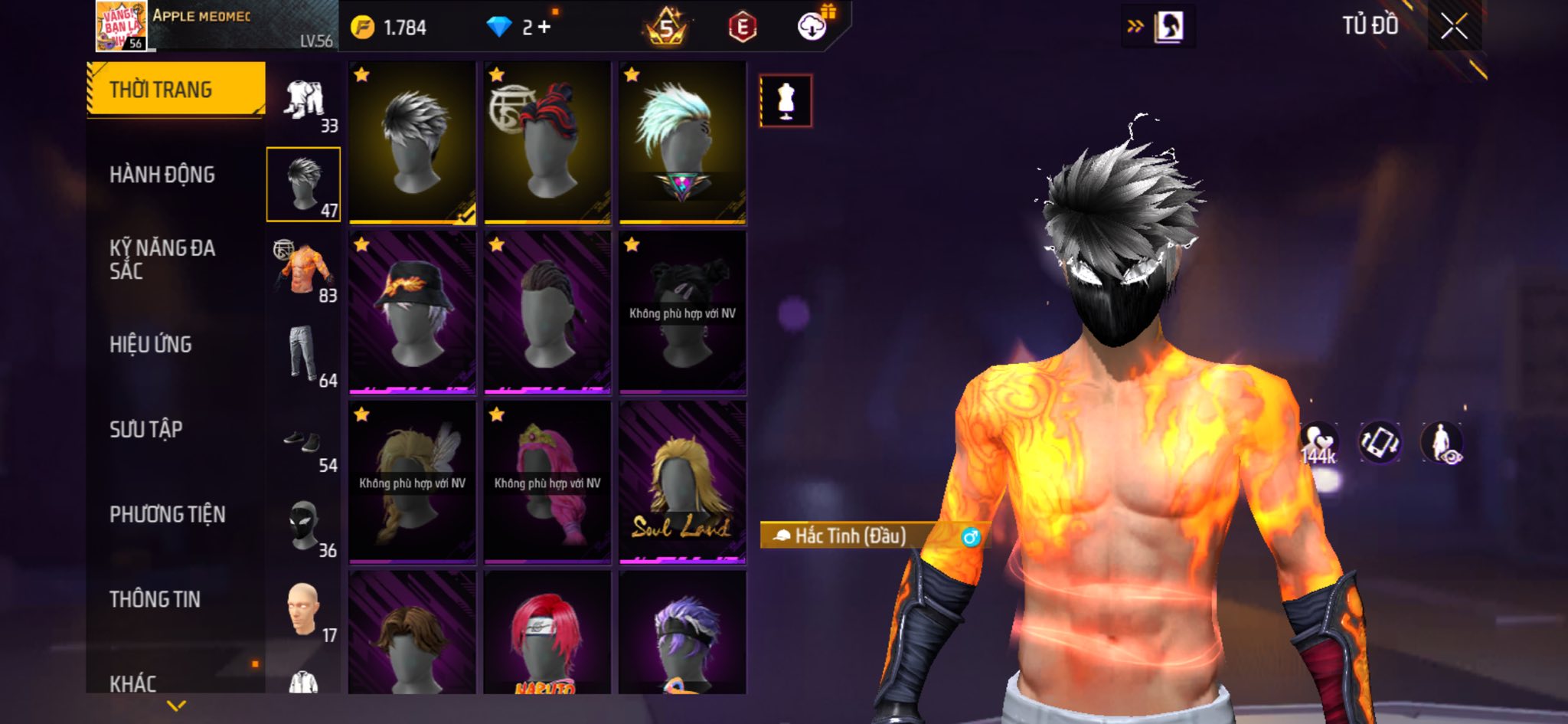The width and height of the screenshot is (1568, 724).
Task: Pick the black mask category icon
Action: (x=304, y=526)
